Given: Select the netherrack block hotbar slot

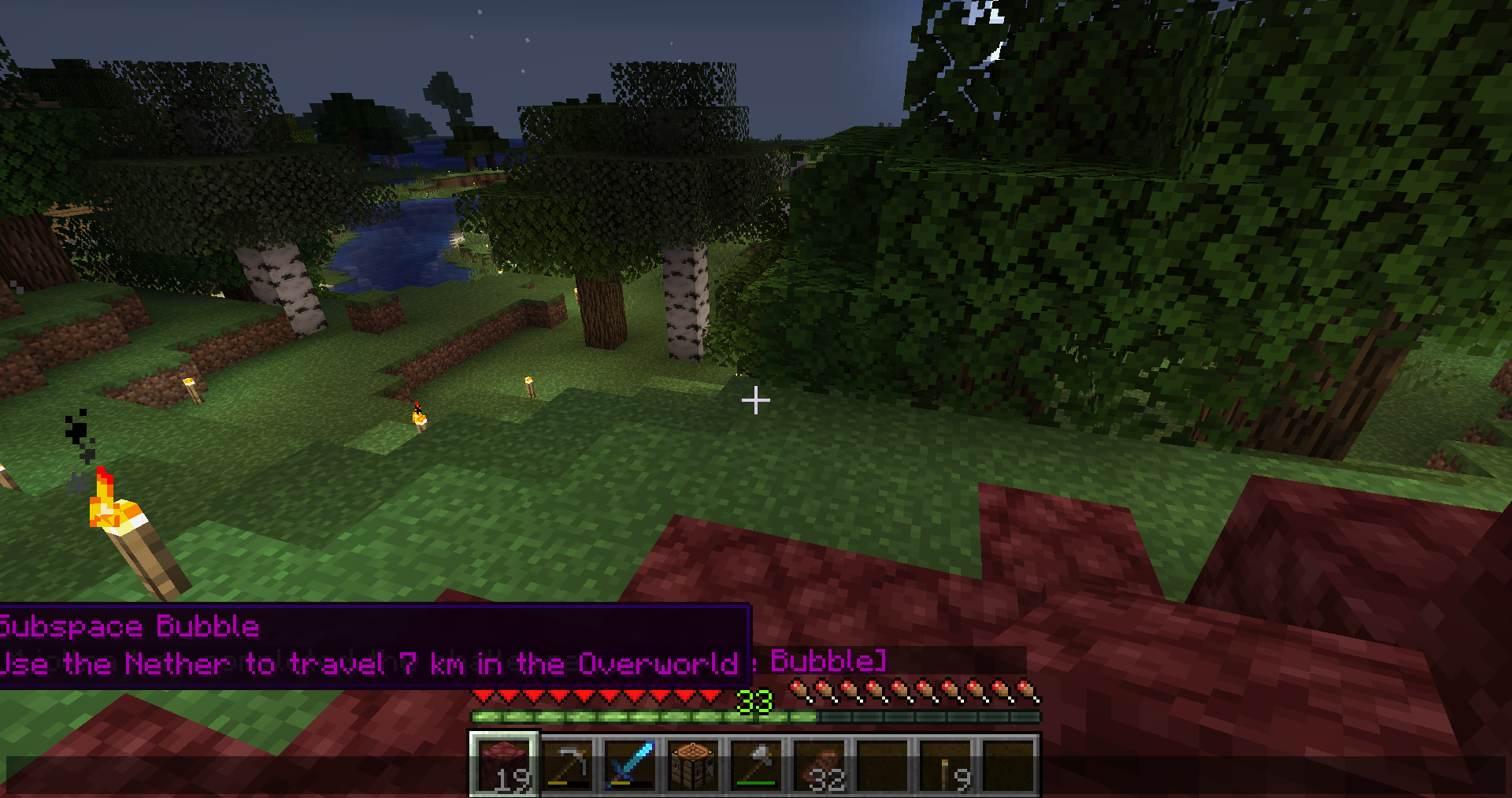Looking at the screenshot, I should [504, 764].
